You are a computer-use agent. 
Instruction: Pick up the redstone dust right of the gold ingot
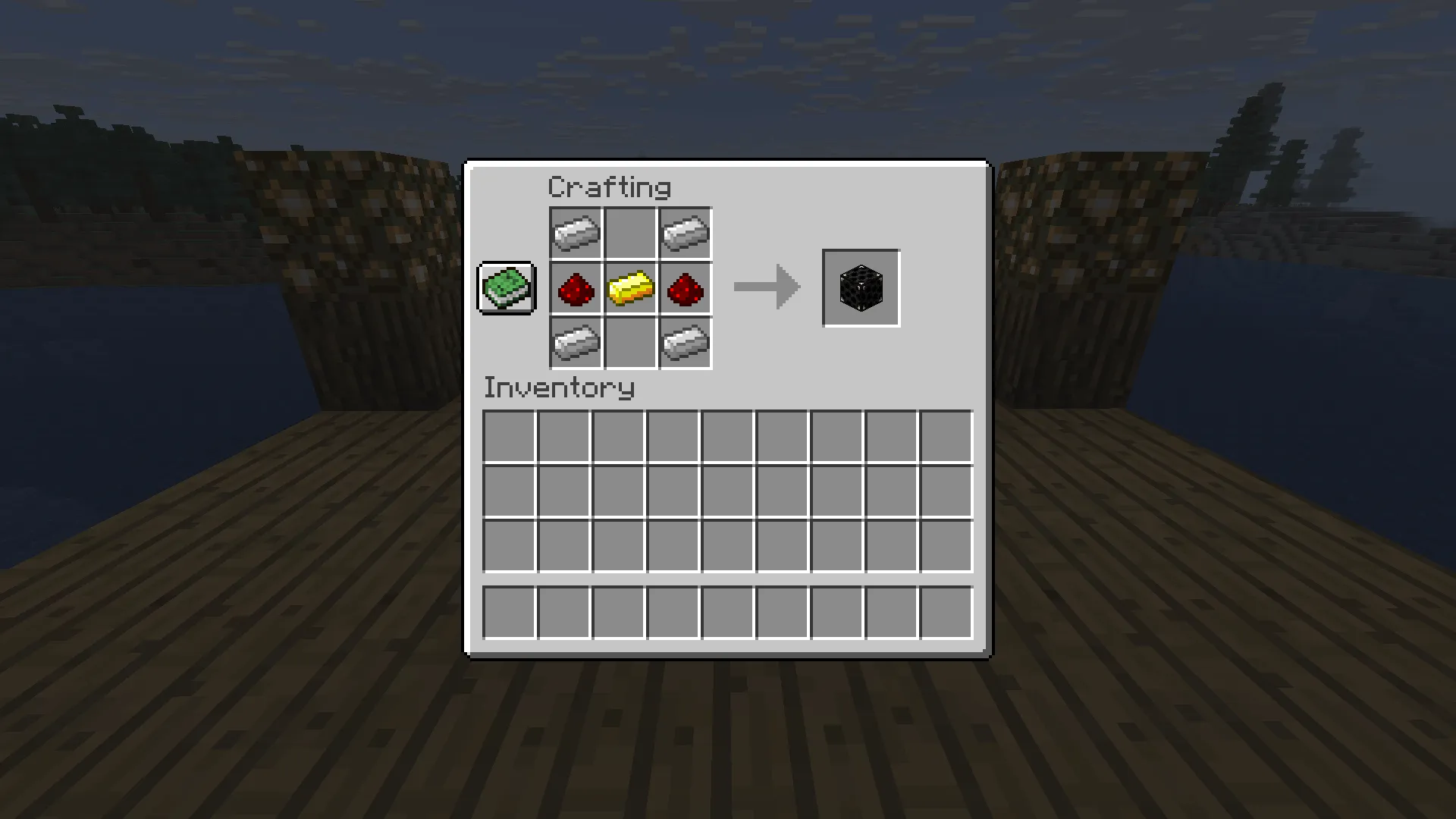point(685,288)
